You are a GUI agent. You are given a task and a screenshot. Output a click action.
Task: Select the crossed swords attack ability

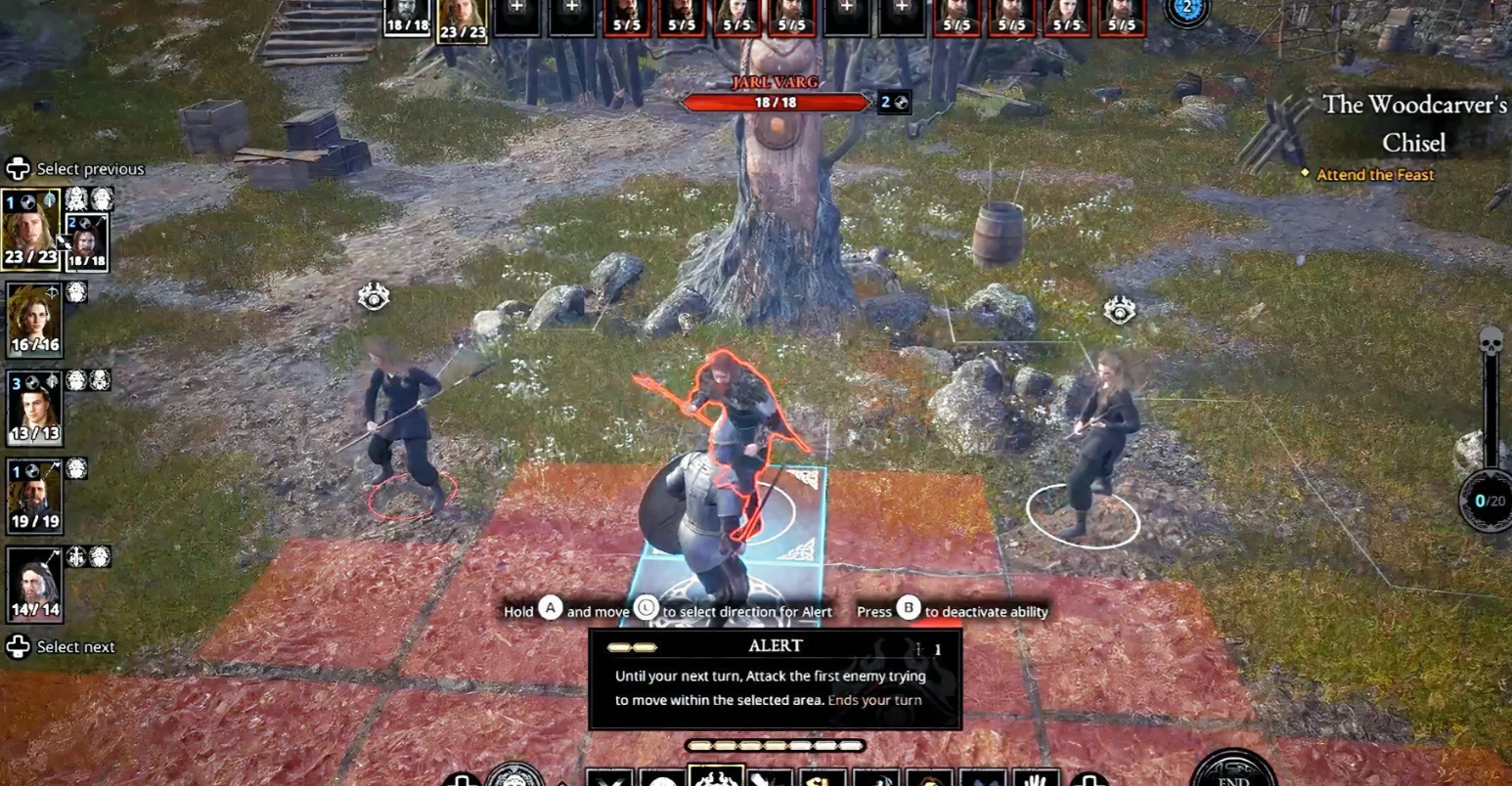pos(609,779)
